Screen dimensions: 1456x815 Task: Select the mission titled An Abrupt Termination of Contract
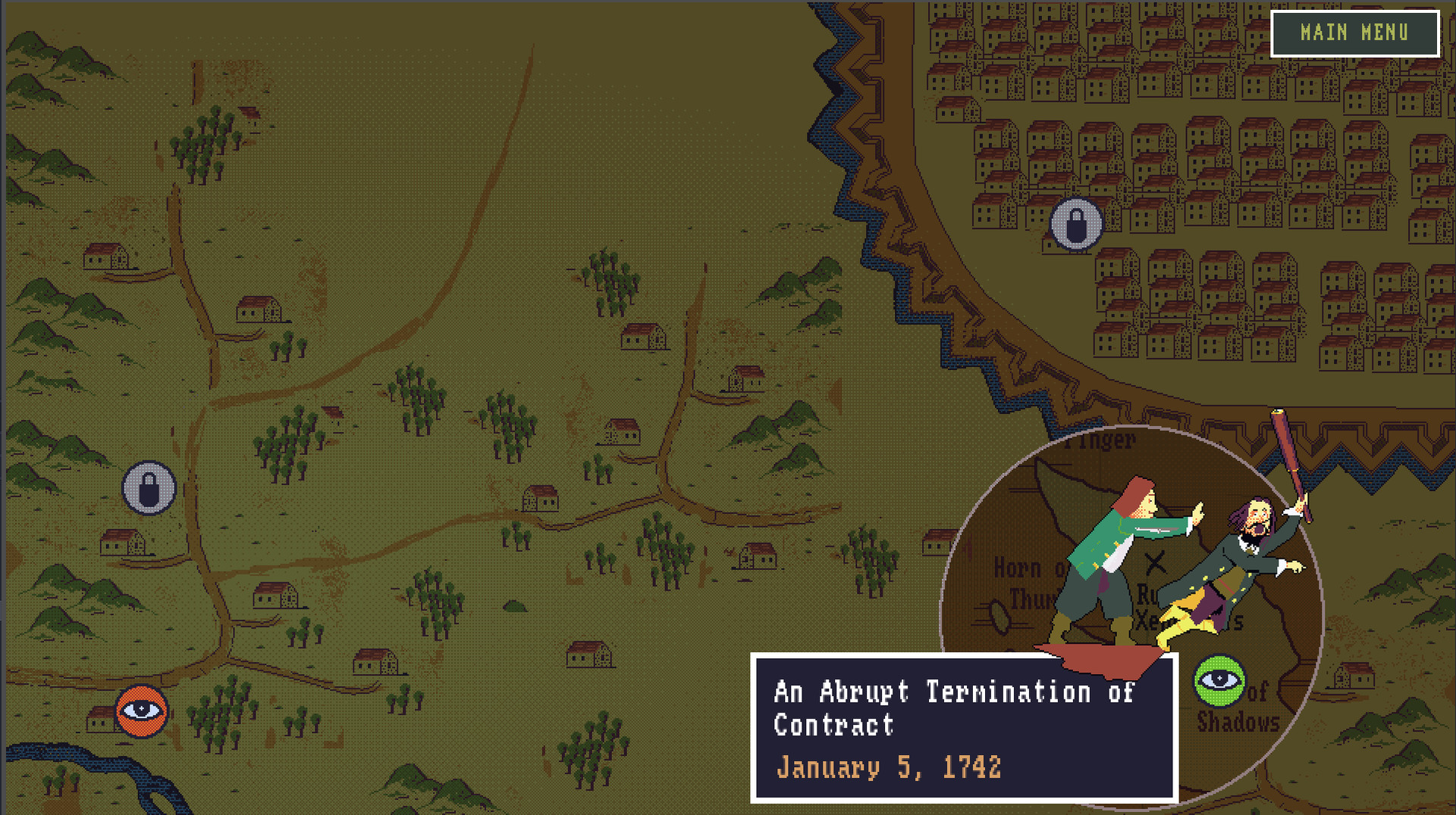point(954,709)
